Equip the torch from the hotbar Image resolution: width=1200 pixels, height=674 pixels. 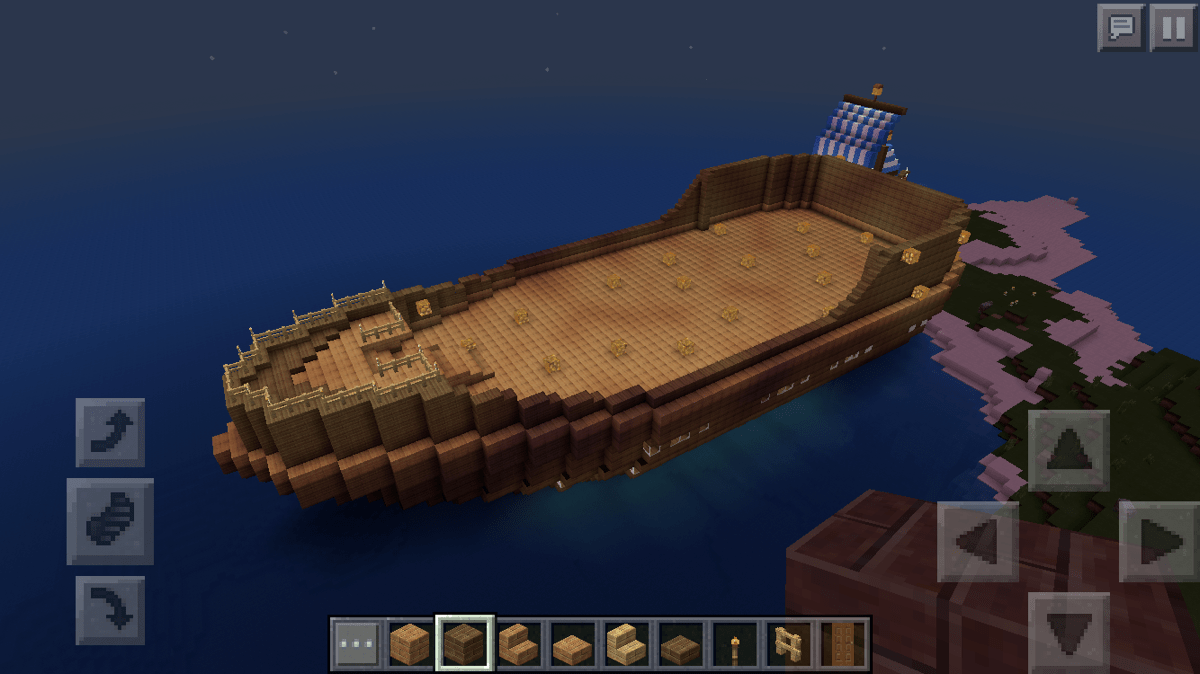734,643
